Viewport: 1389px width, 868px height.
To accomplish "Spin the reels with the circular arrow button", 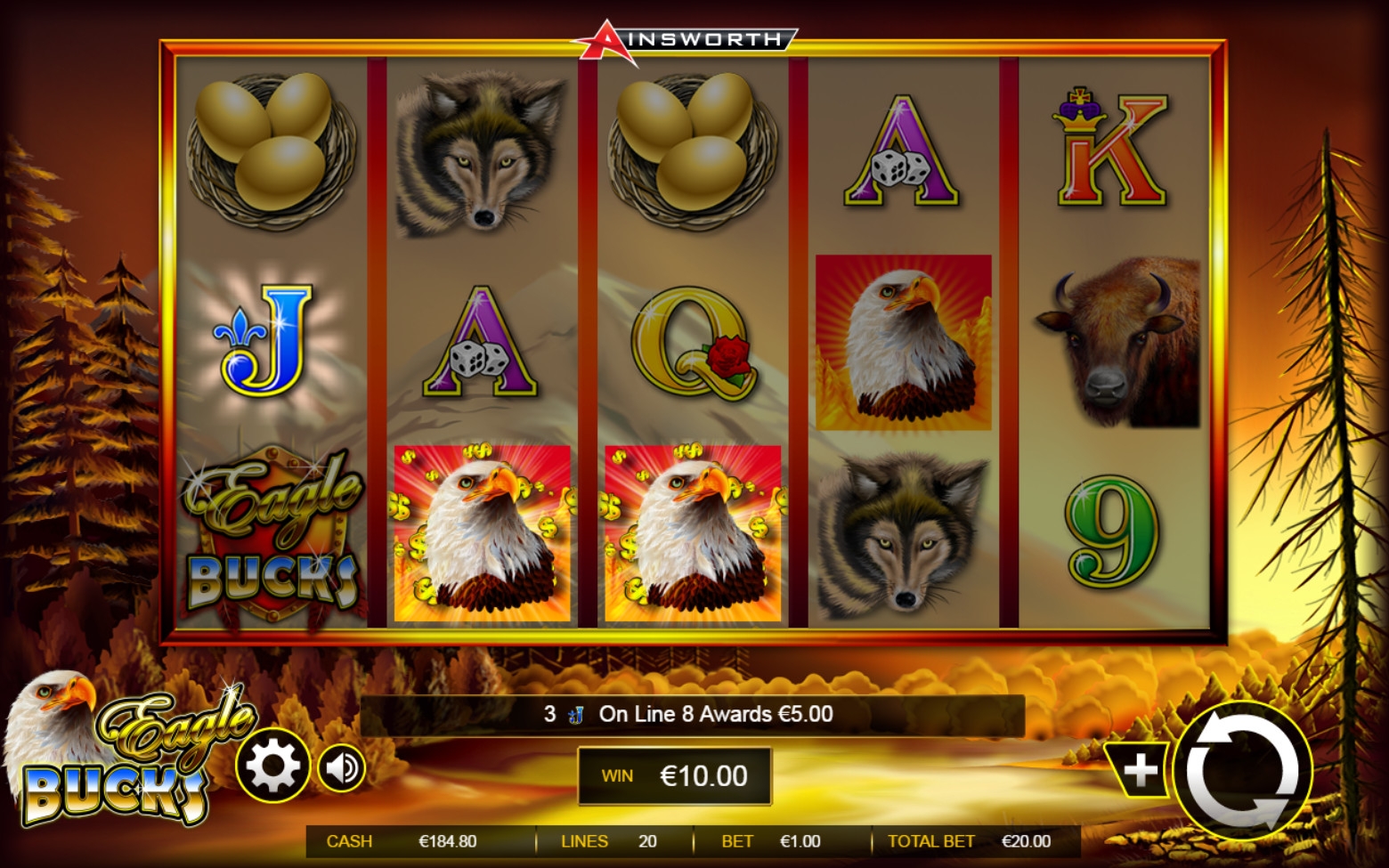I will (1243, 771).
